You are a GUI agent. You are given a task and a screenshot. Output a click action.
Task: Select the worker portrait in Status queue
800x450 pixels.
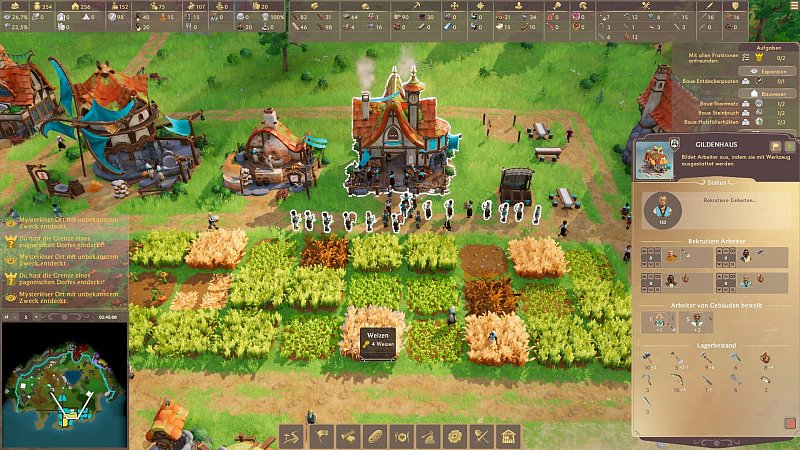pos(662,209)
